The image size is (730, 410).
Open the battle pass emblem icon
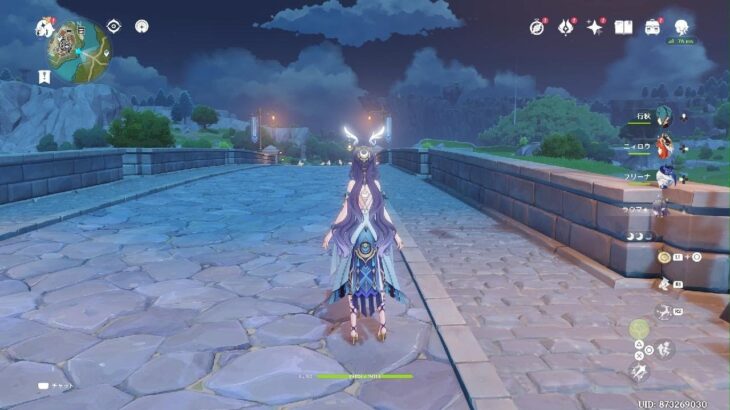[566, 27]
